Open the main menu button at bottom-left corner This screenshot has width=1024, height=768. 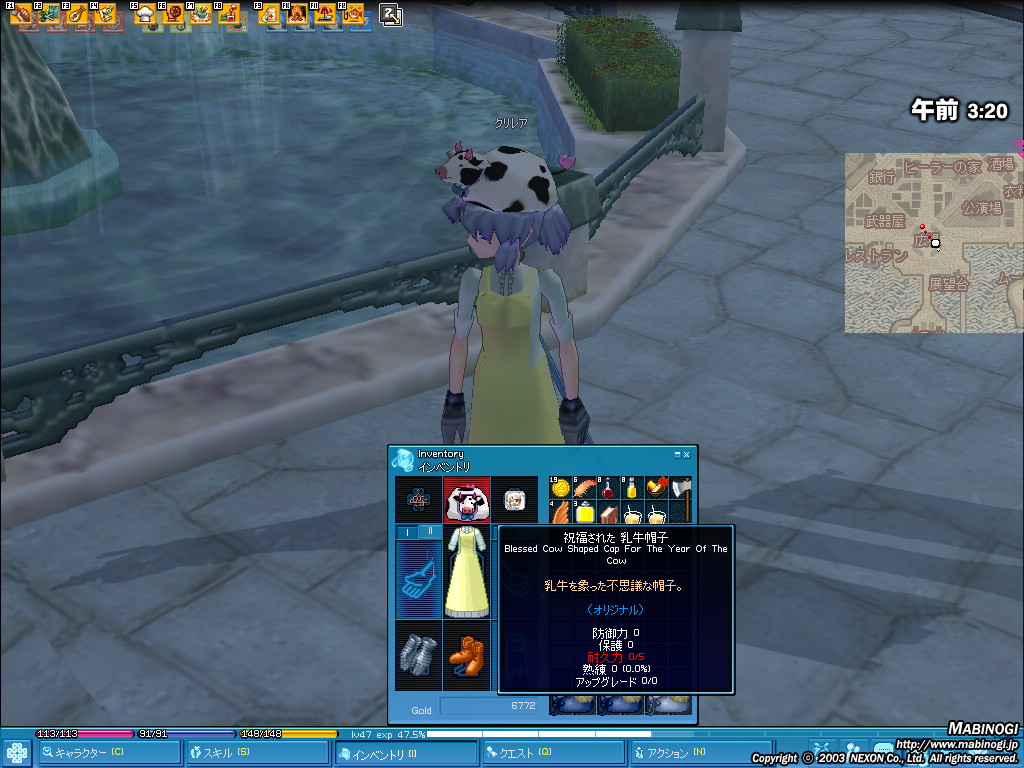17,752
